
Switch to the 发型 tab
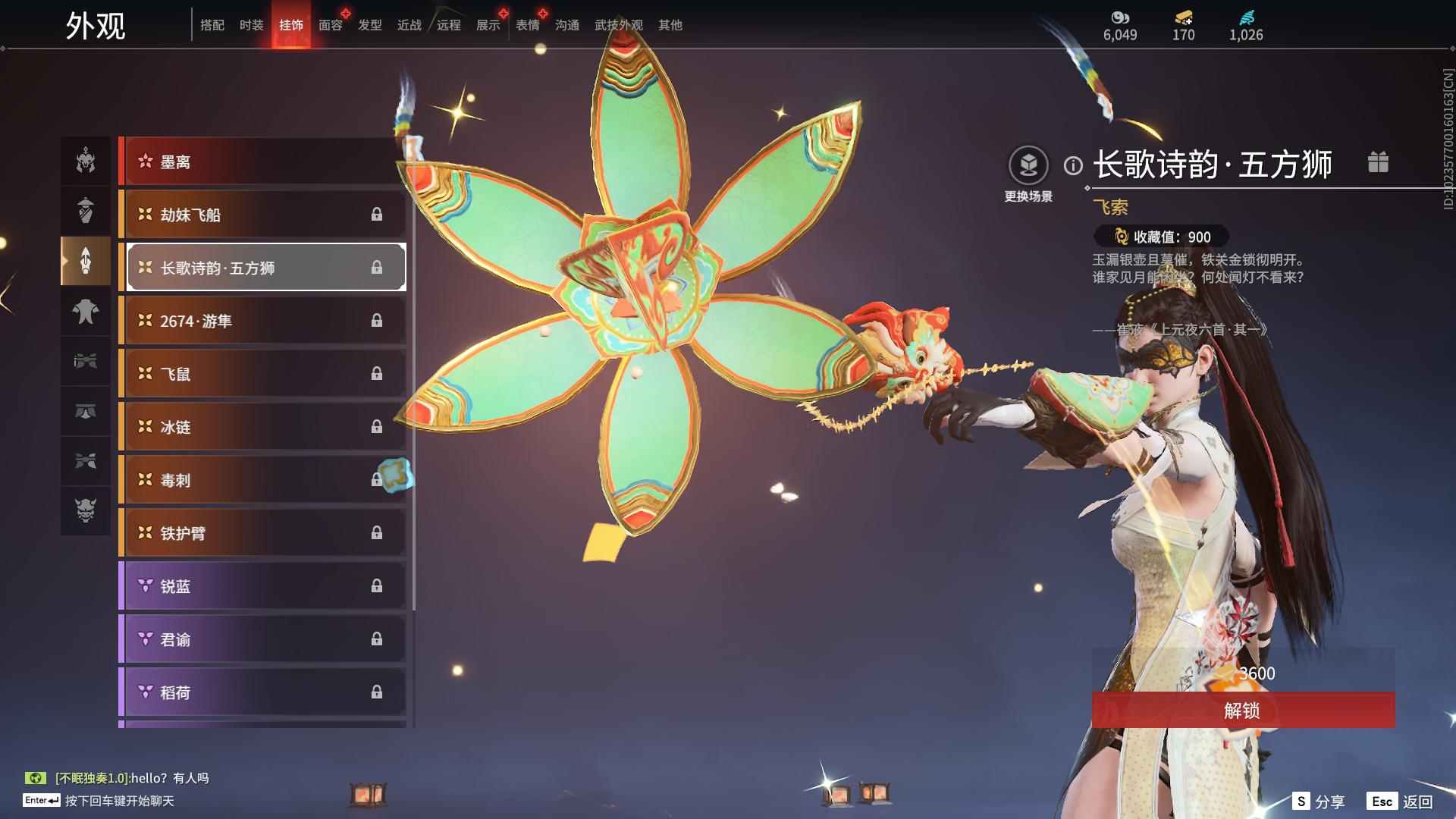(369, 25)
